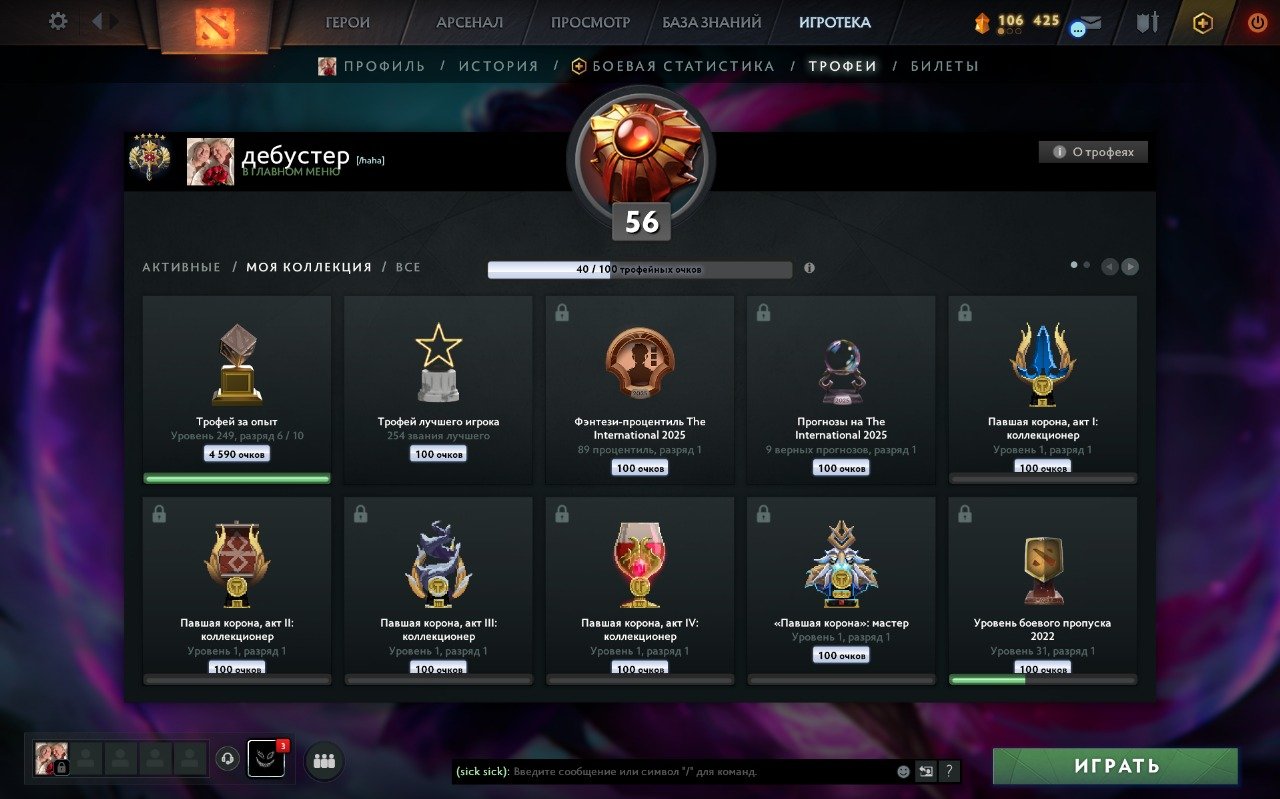
Task: Expand next trophy page with right arrow
Action: [x=1129, y=266]
